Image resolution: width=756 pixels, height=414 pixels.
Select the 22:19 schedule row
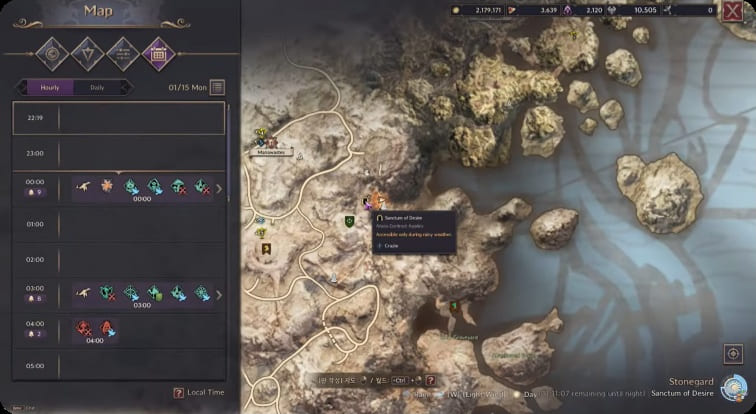coord(120,118)
